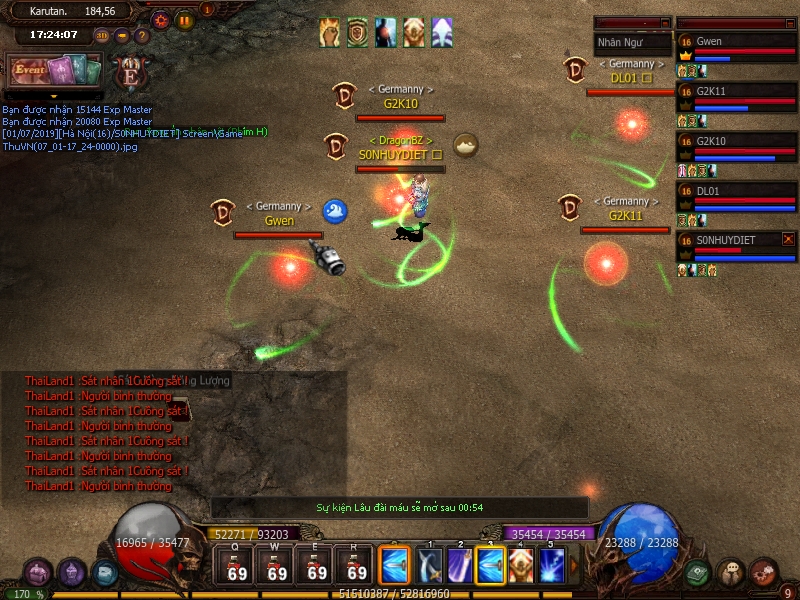800x600 pixels.
Task: Click the red sun gear icon
Action: tap(161, 19)
